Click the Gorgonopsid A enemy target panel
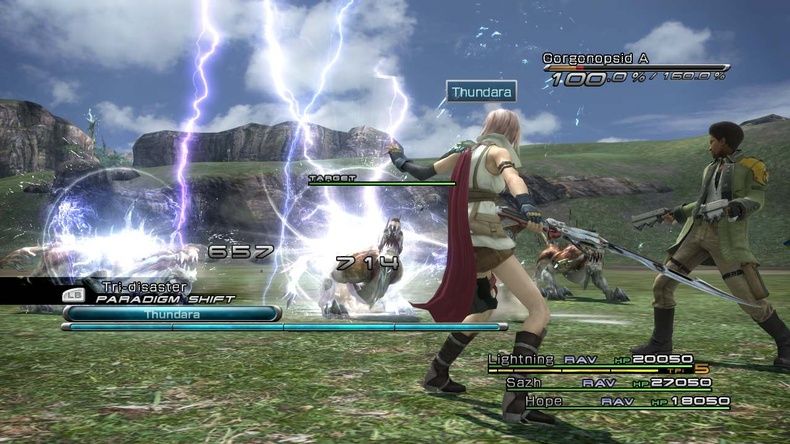 (x=634, y=67)
